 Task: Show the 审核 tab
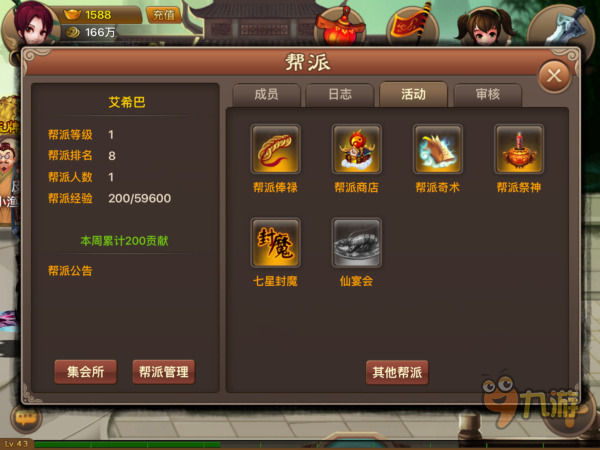487,95
